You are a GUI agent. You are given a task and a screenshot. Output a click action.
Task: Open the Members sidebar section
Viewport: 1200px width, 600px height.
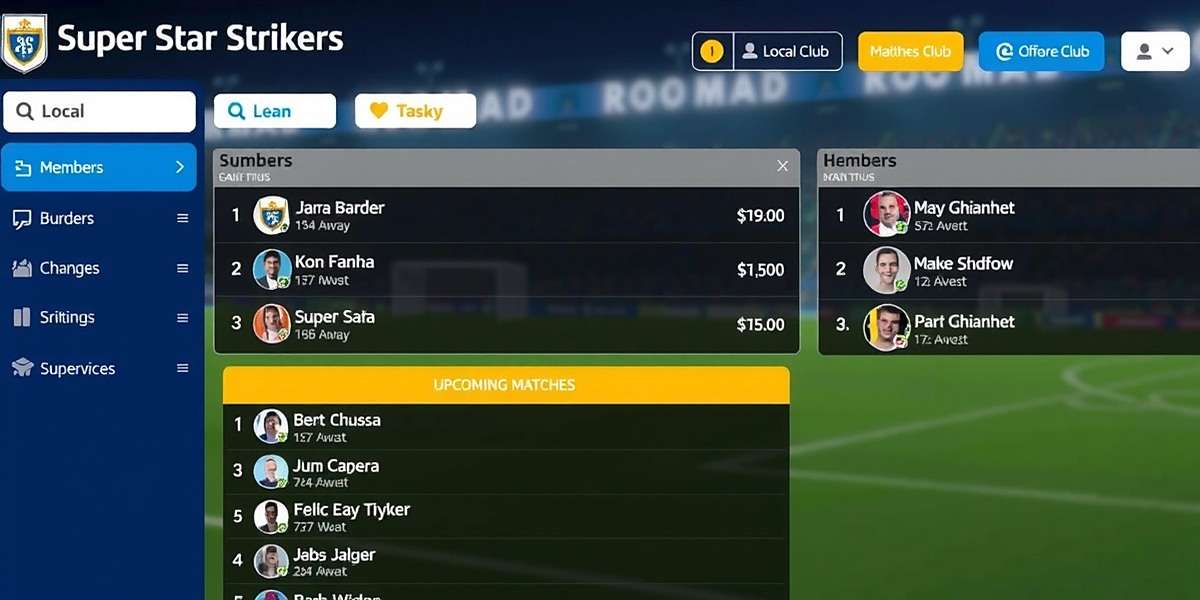point(99,167)
